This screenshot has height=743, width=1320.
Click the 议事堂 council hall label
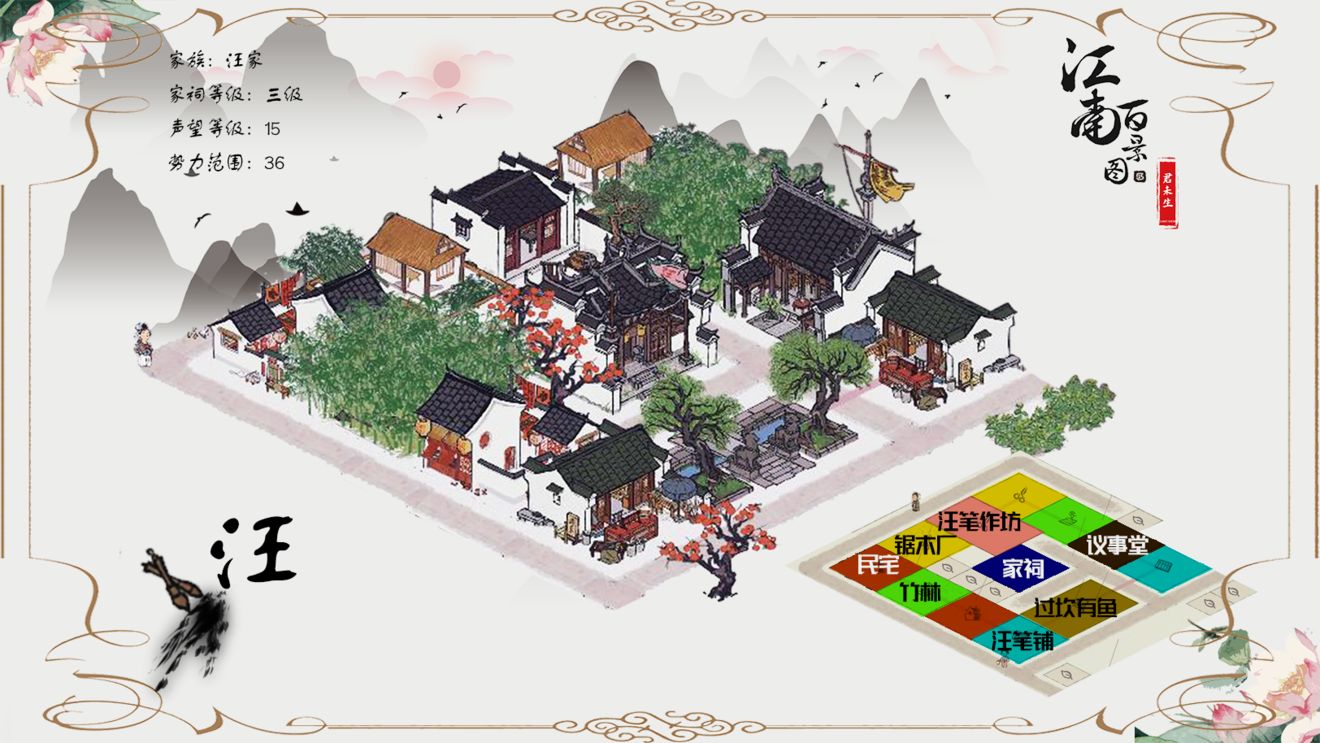pyautogui.click(x=1117, y=546)
